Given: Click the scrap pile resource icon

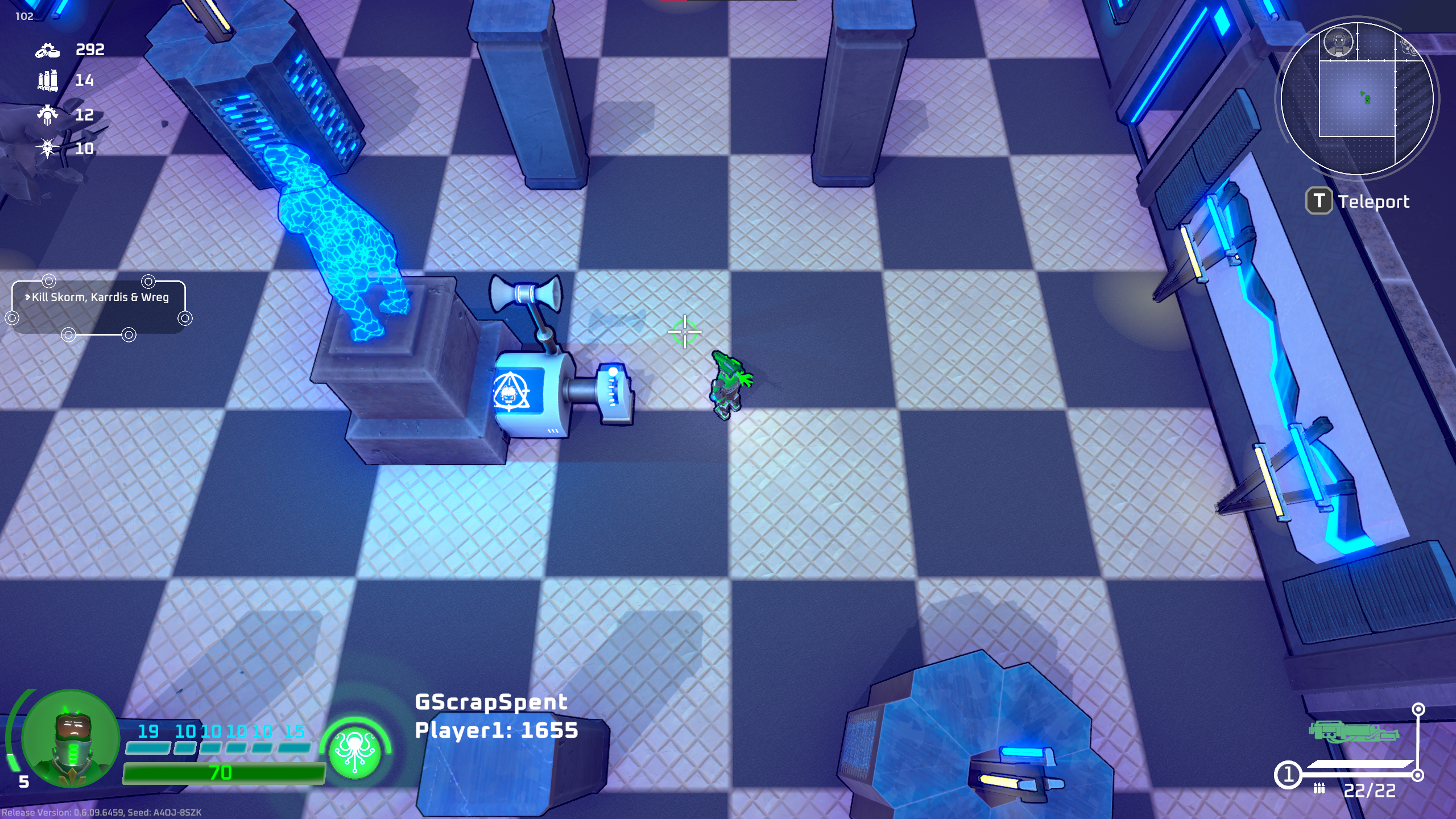Looking at the screenshot, I should pyautogui.click(x=48, y=51).
